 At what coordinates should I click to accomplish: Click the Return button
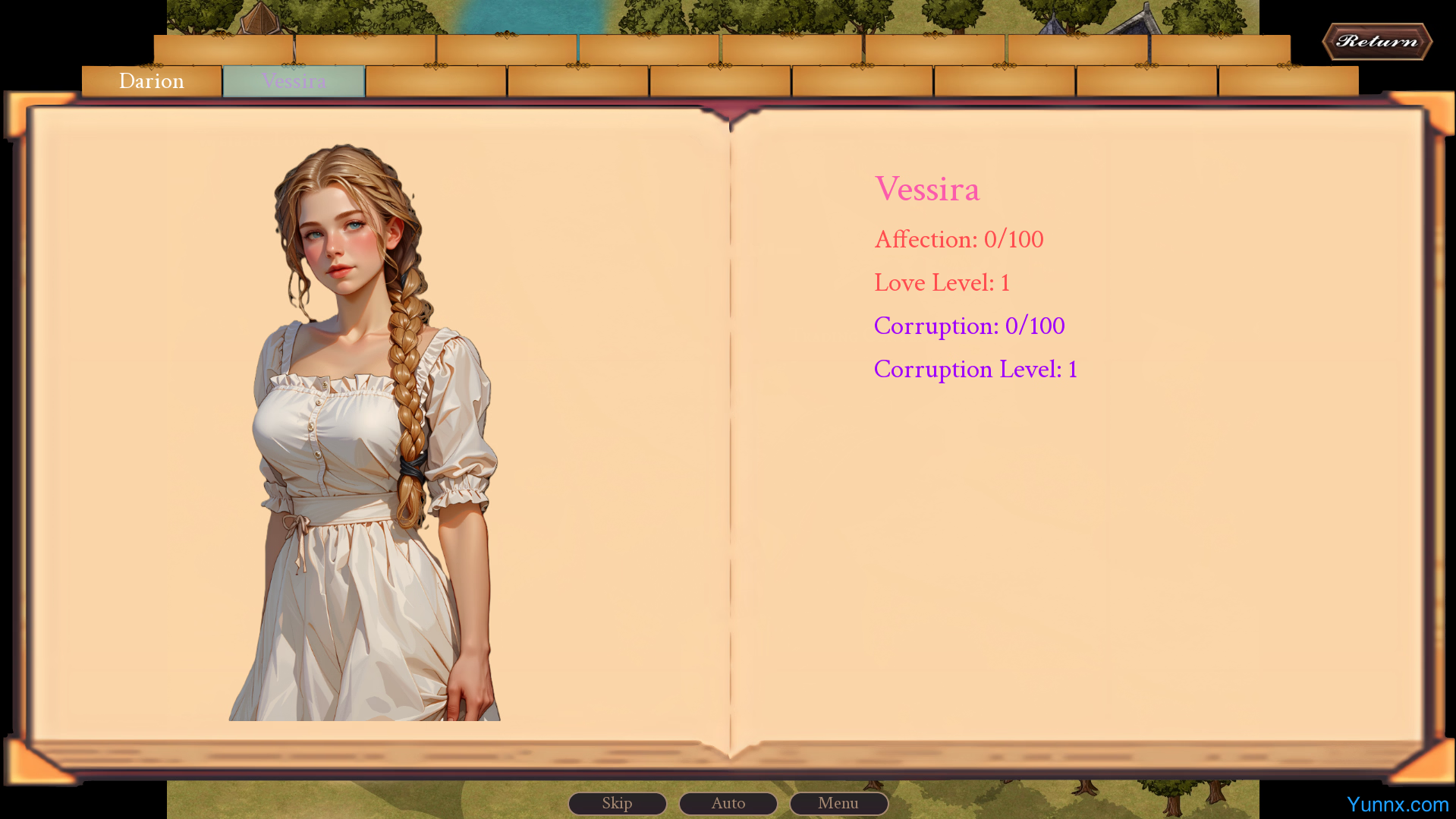(1376, 42)
